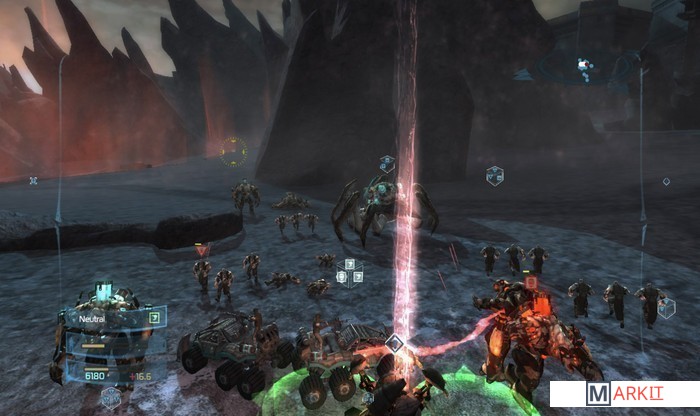Select hexagon squad marker above the spider walker

tap(387, 164)
